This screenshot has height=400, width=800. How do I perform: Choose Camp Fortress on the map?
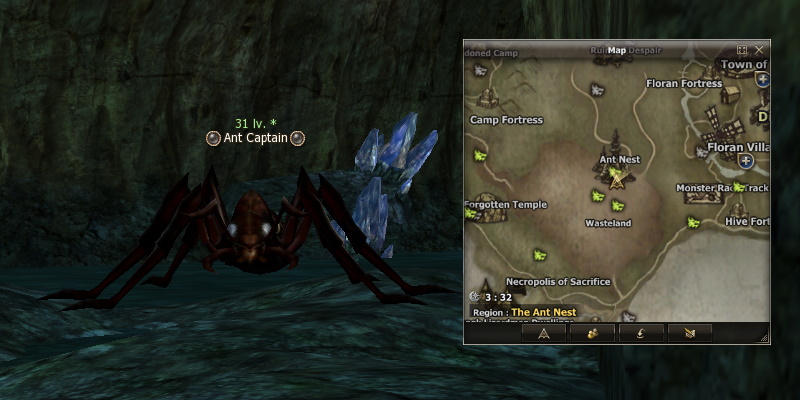(506, 120)
